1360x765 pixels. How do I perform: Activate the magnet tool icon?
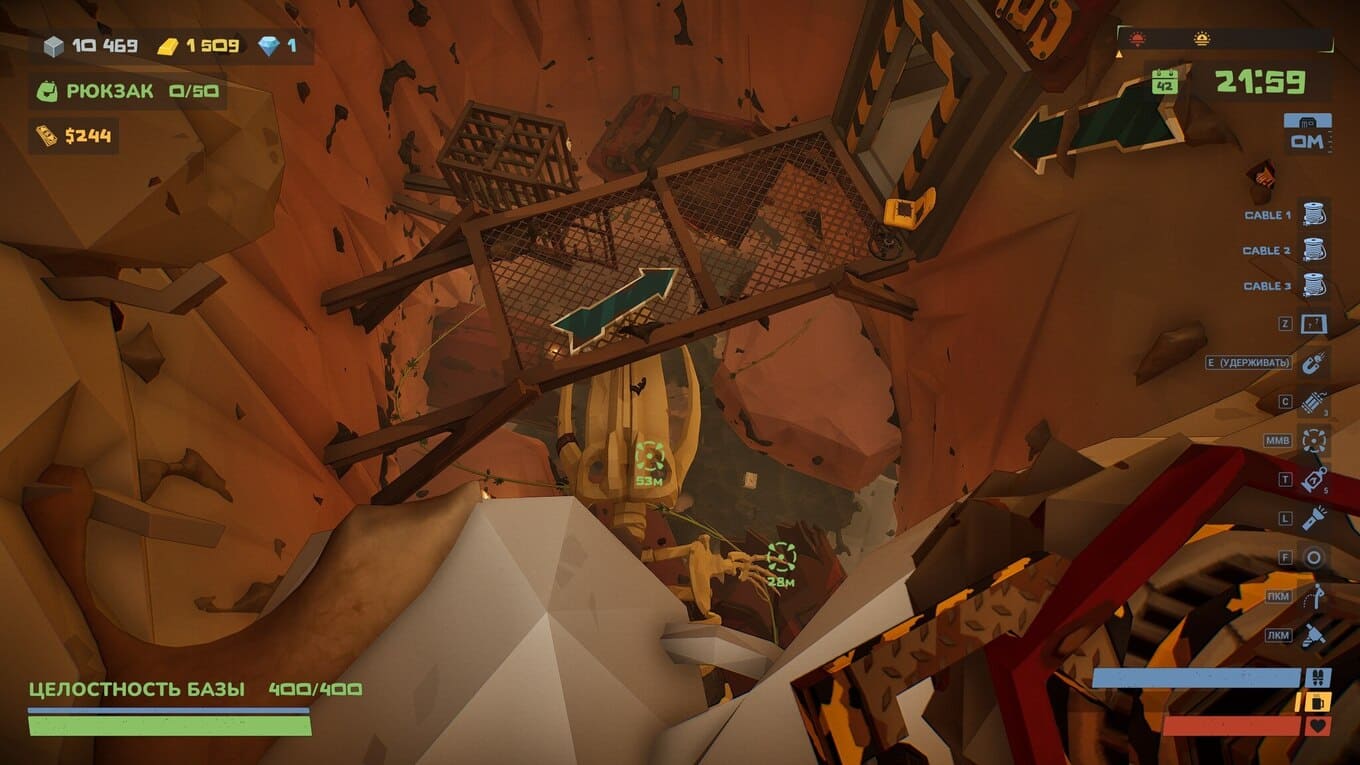[1313, 362]
